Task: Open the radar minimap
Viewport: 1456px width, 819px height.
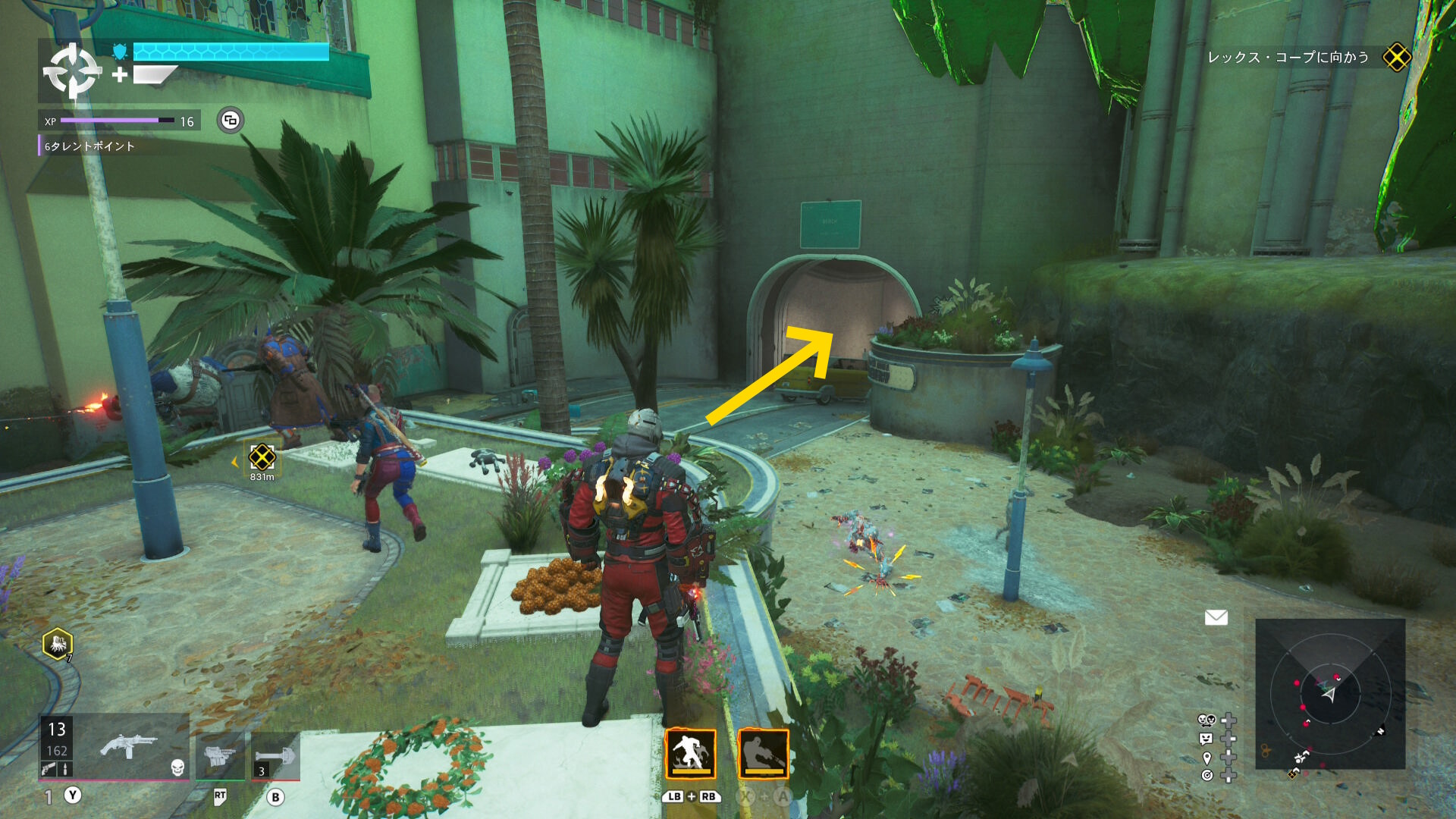Action: click(1329, 694)
